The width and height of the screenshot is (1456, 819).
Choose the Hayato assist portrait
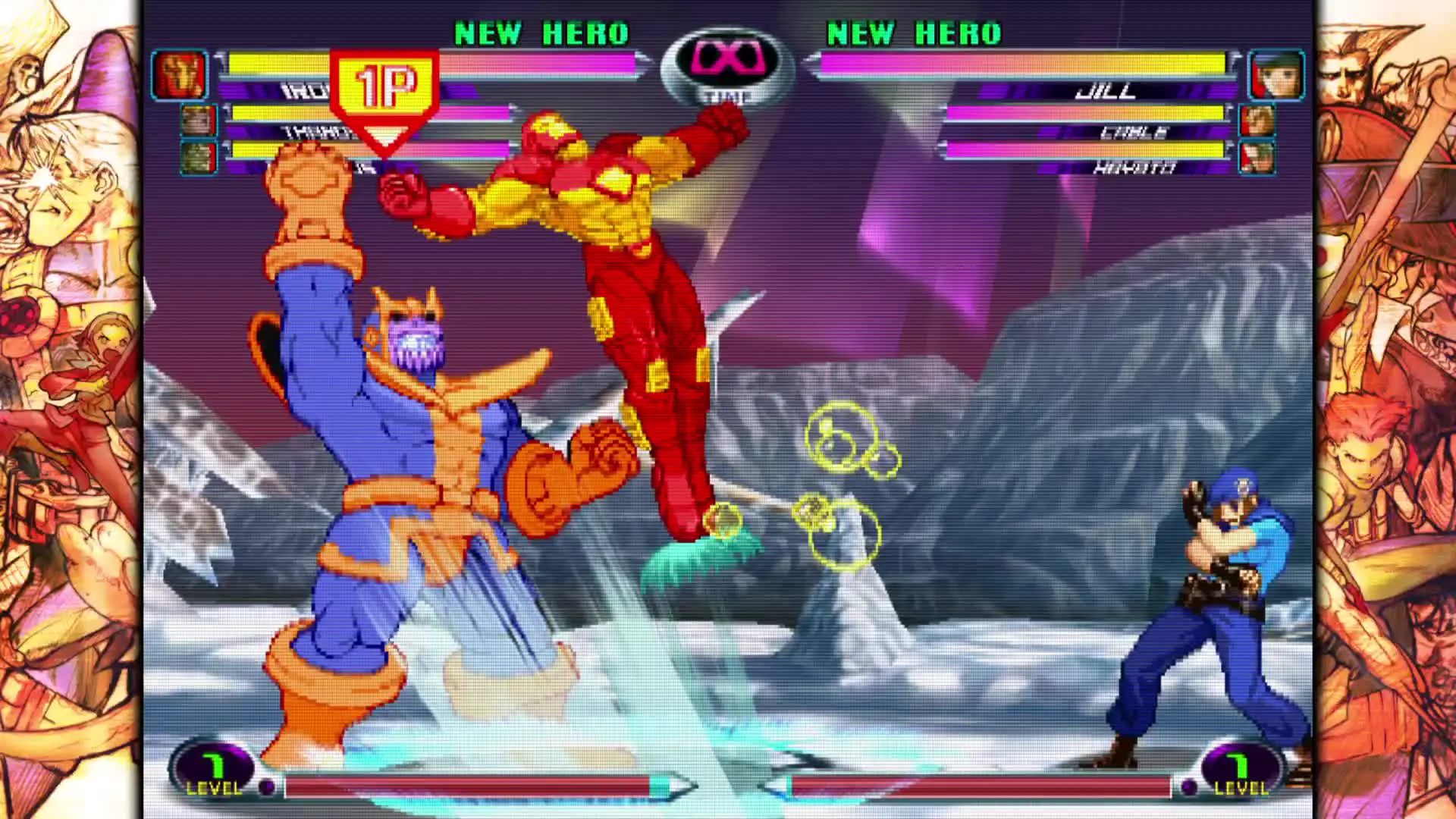coord(1257,158)
